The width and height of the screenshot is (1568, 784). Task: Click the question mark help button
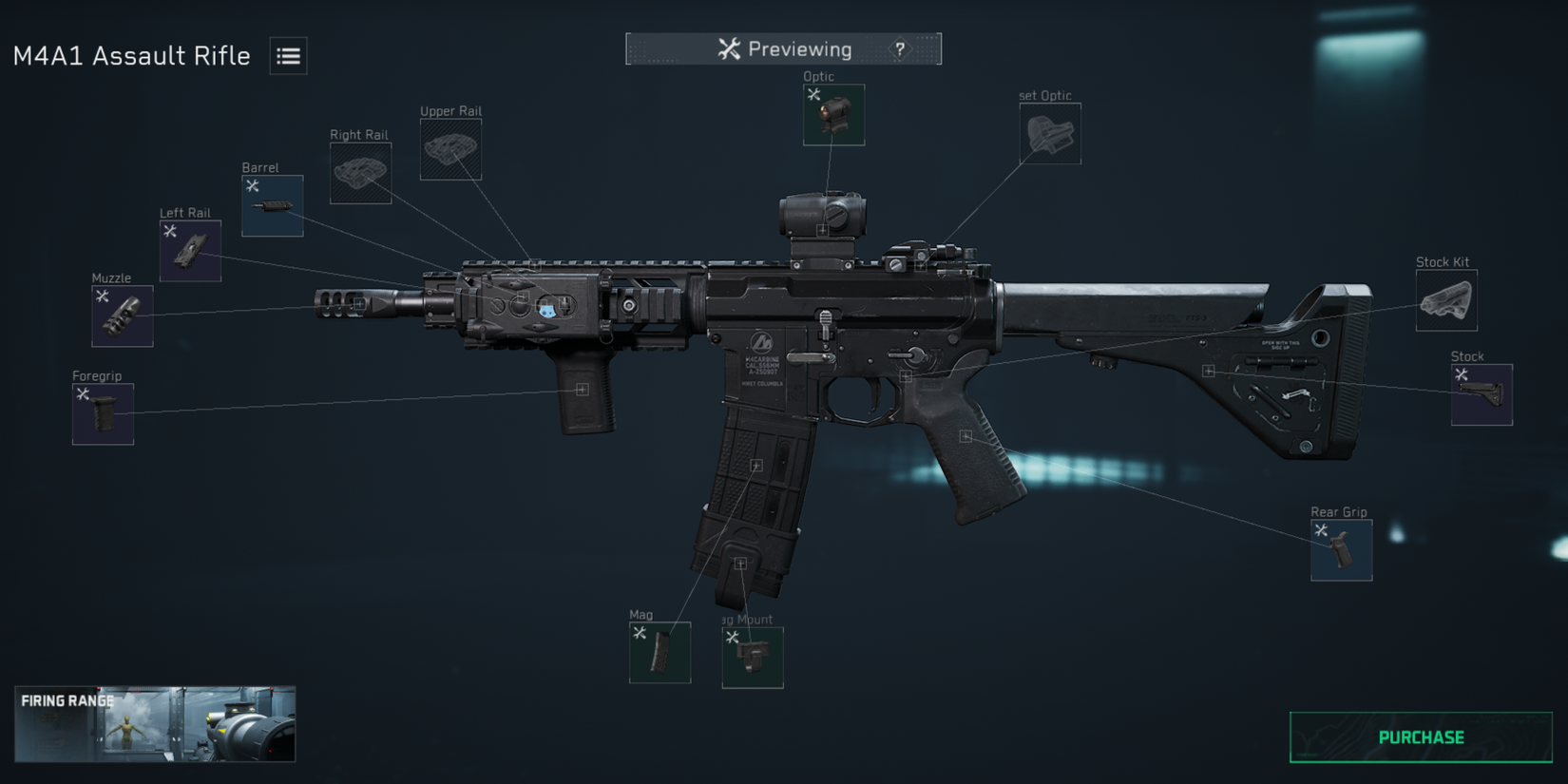898,48
